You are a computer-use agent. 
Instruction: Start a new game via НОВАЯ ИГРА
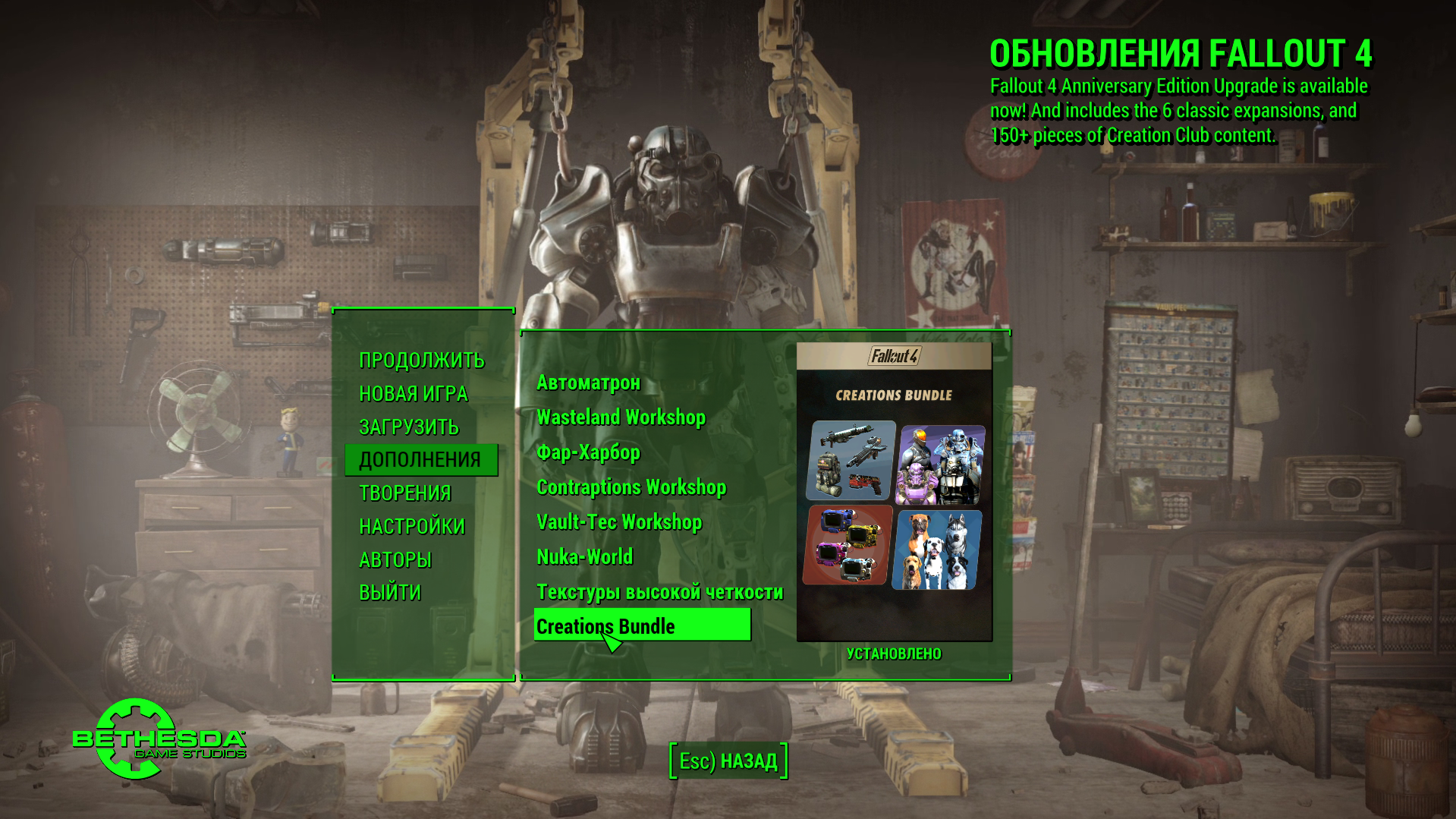pyautogui.click(x=413, y=393)
